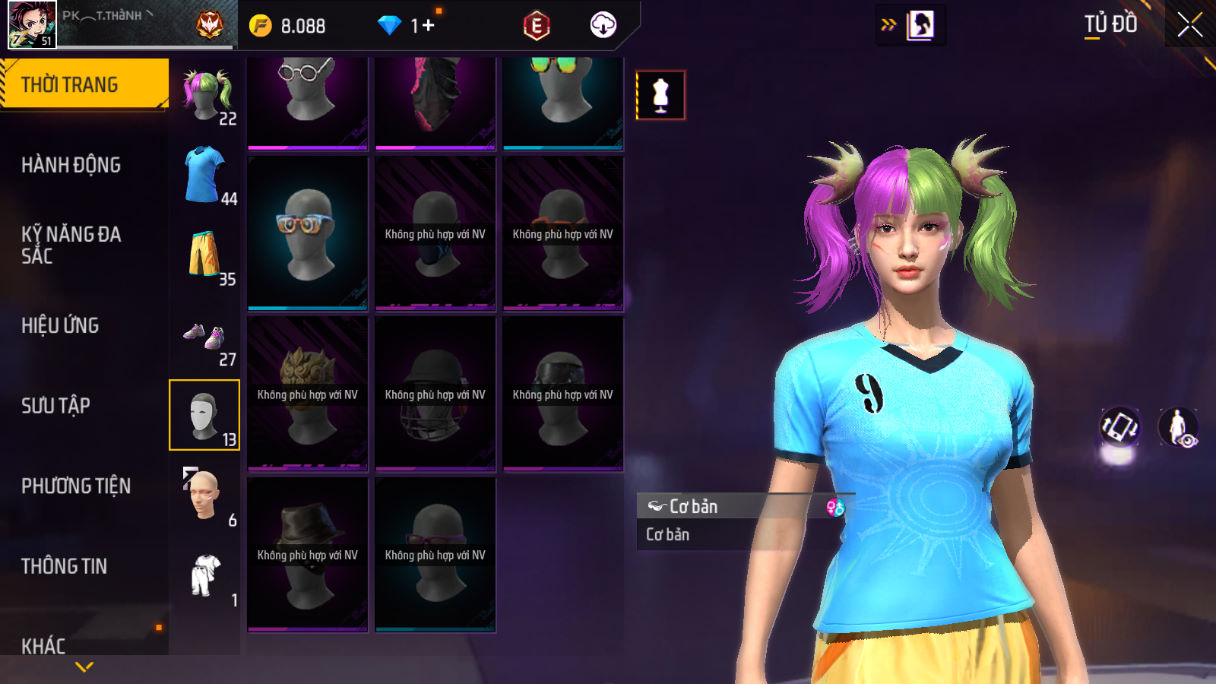Screen dimensions: 1216x684
Task: Show the Thông Tin tab
Action: pyautogui.click(x=64, y=566)
